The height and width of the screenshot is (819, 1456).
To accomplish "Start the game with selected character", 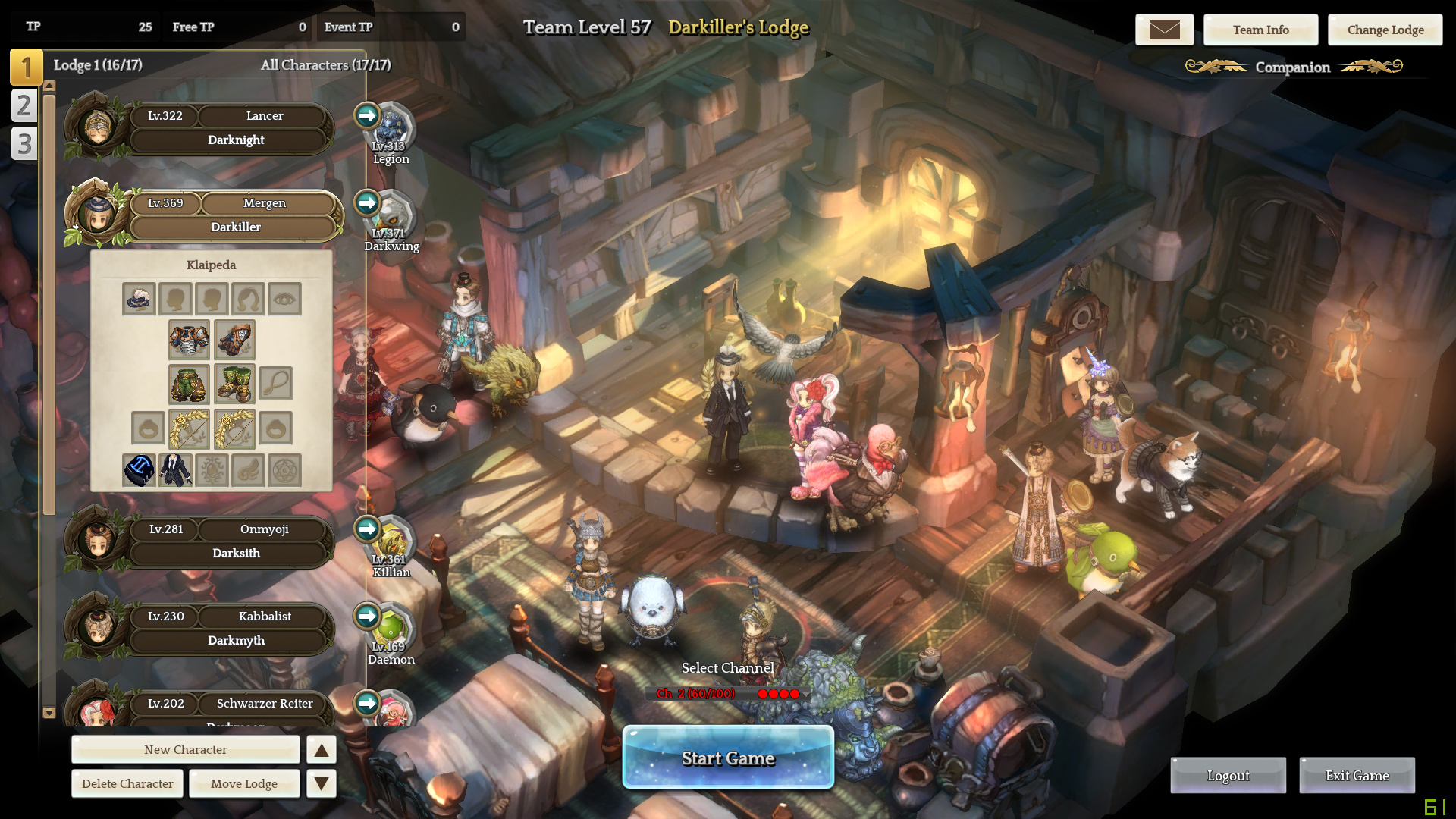I will tap(728, 758).
